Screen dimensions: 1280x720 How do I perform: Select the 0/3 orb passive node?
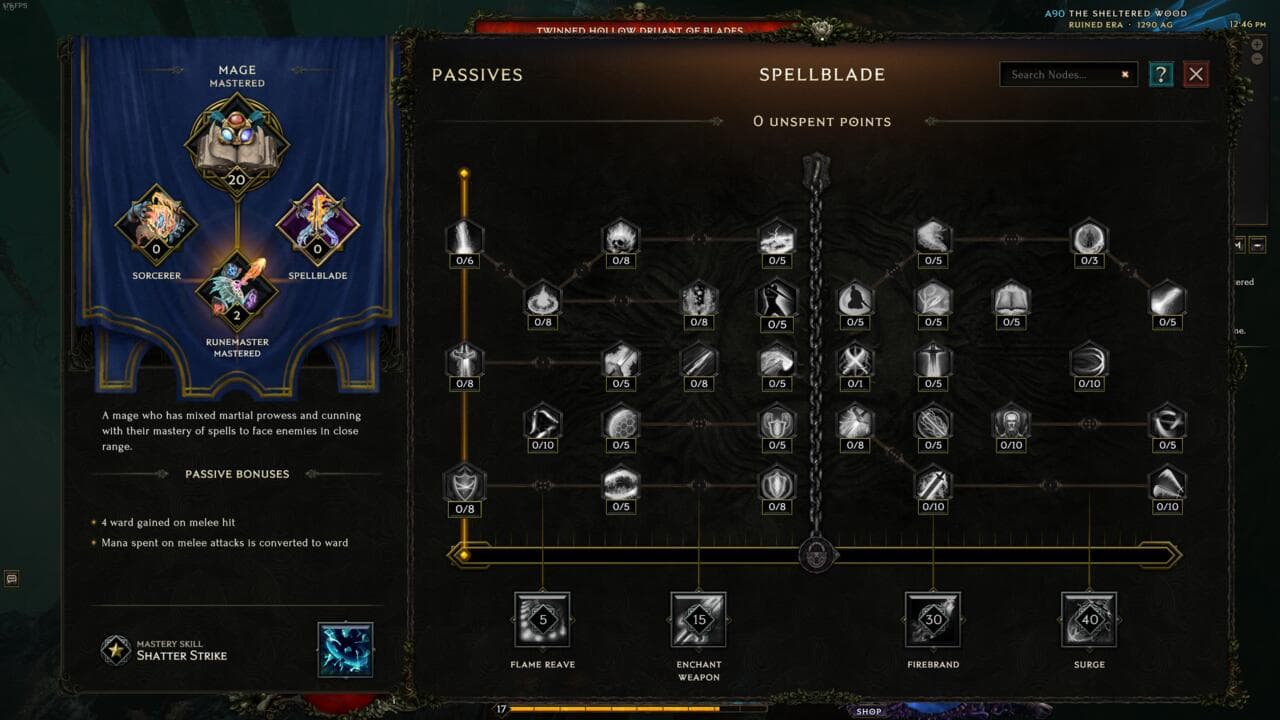pos(1089,238)
